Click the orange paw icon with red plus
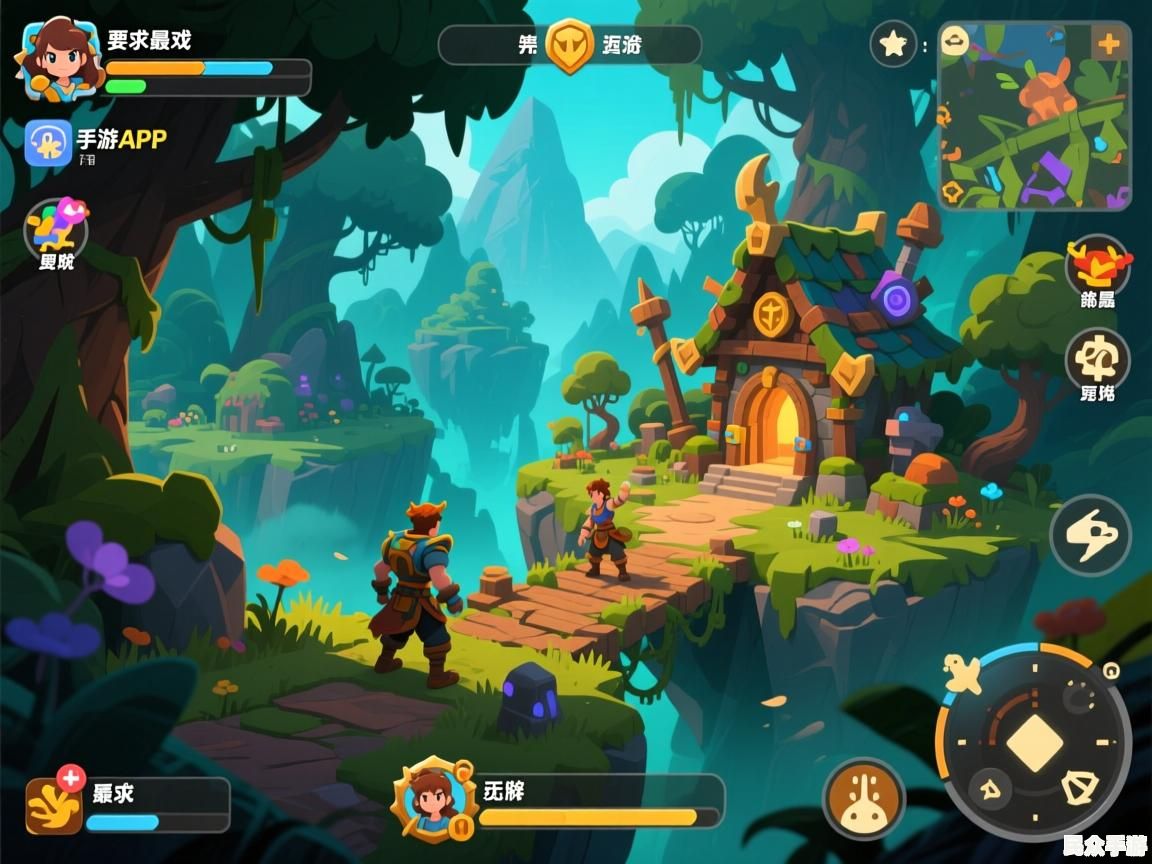Image resolution: width=1152 pixels, height=864 pixels. (x=55, y=803)
